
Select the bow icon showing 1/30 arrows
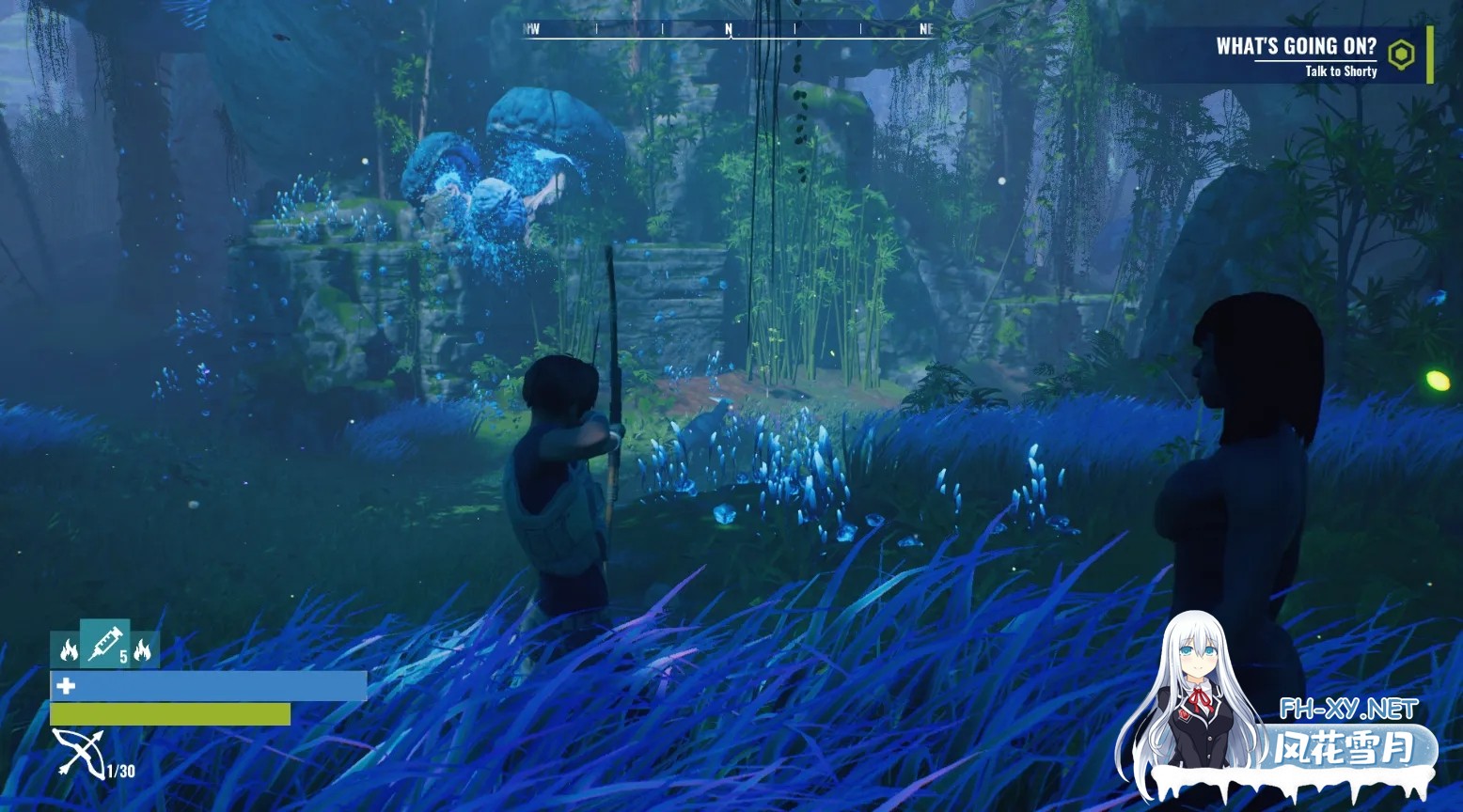coord(80,752)
